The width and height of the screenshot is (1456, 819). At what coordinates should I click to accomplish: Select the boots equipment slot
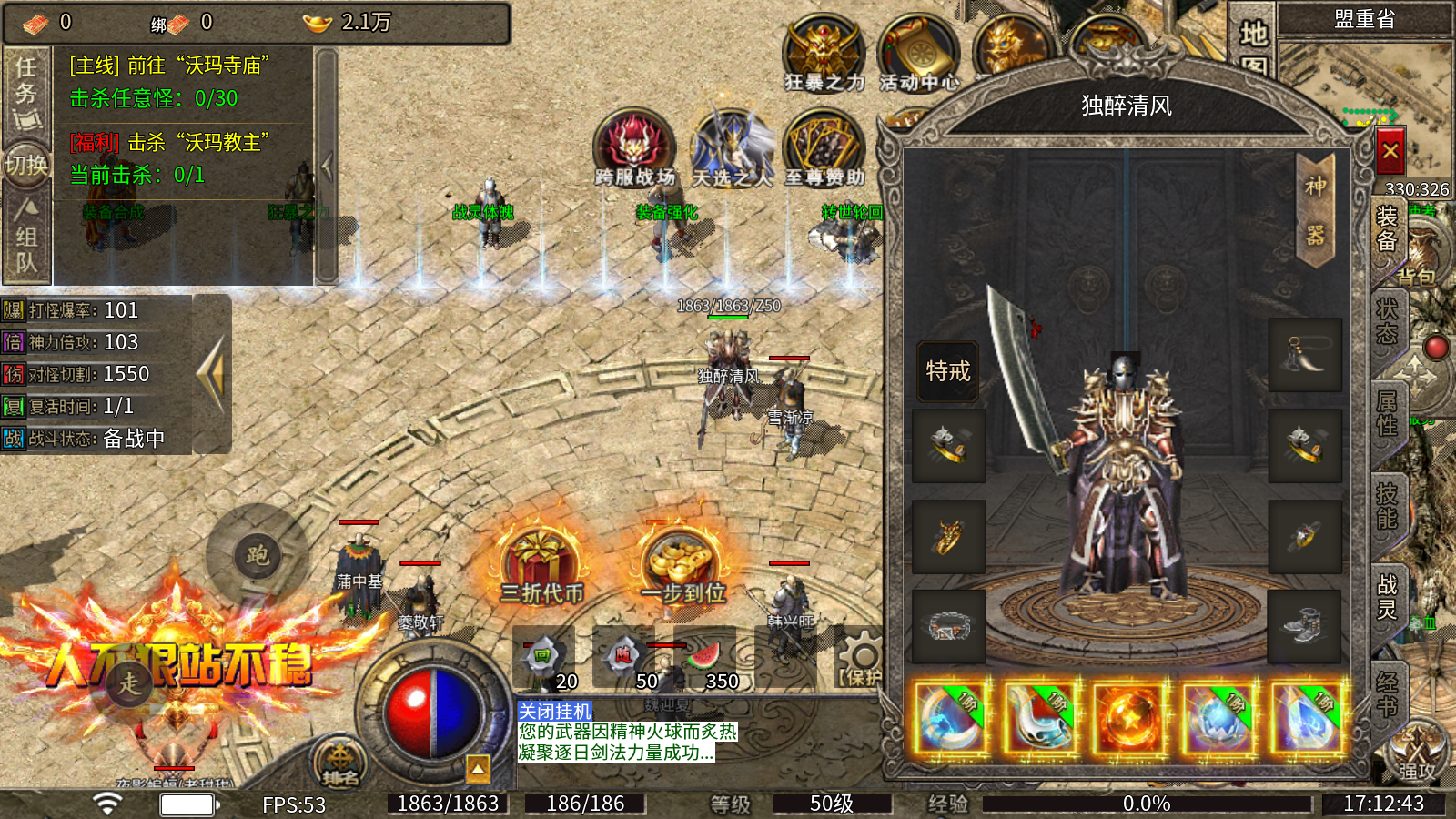[1305, 626]
